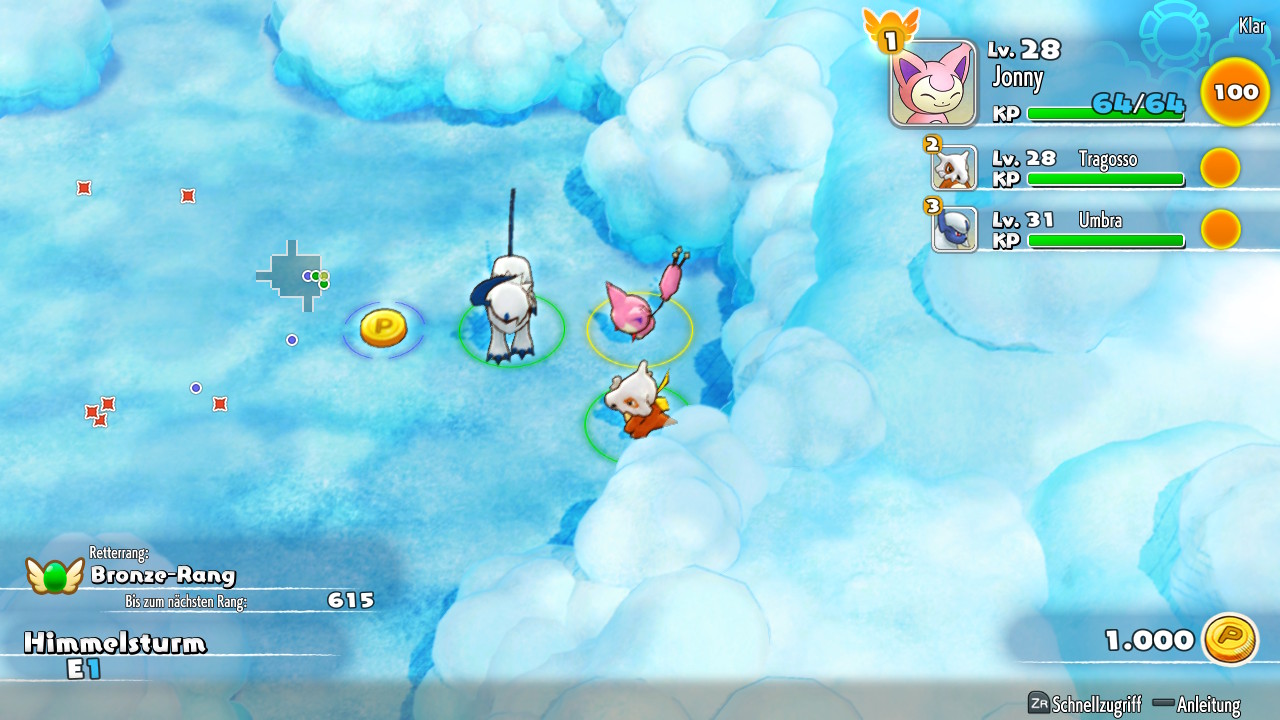Click Jonny's orange belly gauge showing 100
Screen dimensions: 1280x720
(1235, 92)
